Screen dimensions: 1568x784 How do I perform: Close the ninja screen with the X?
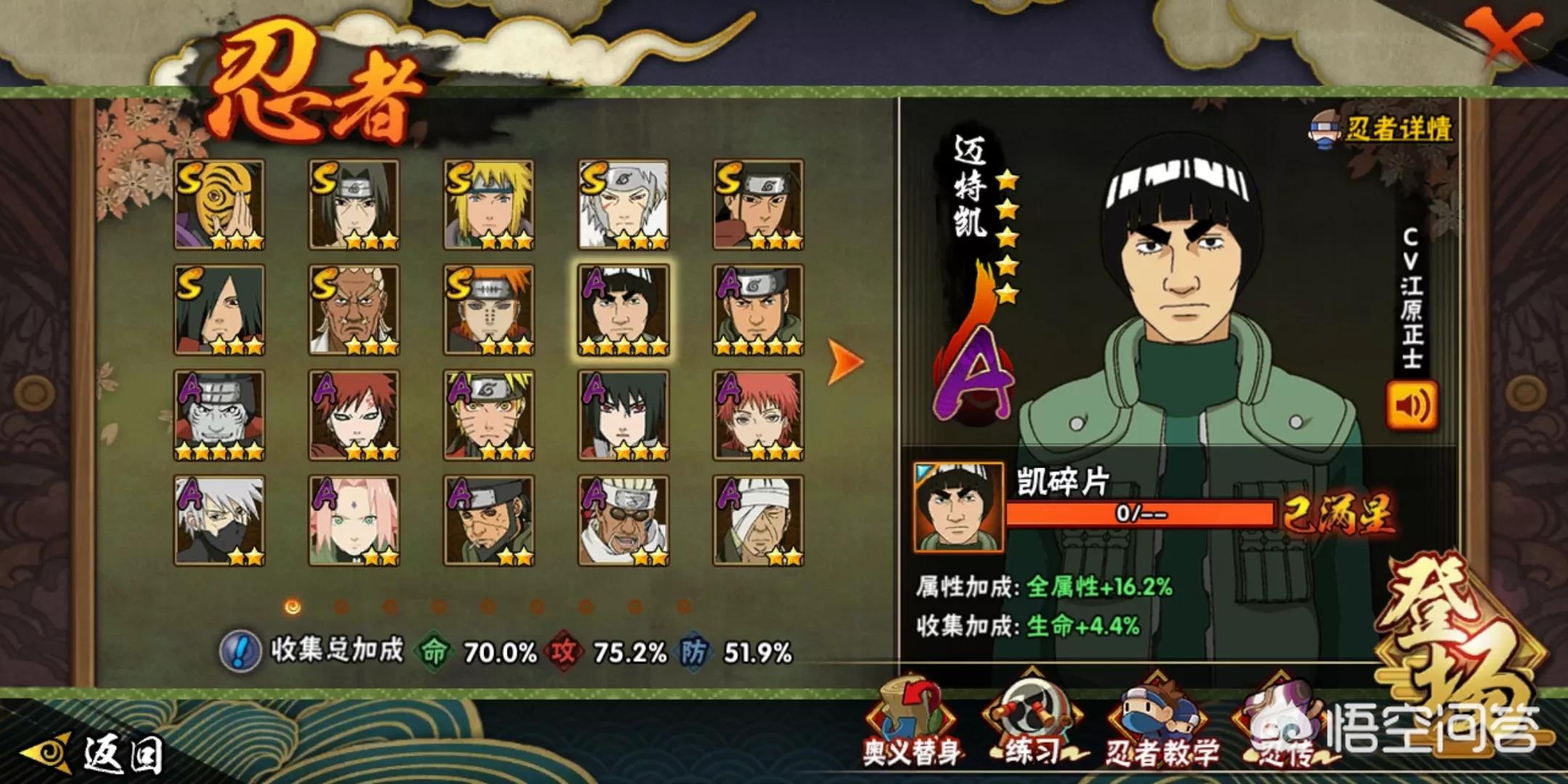(x=1504, y=36)
